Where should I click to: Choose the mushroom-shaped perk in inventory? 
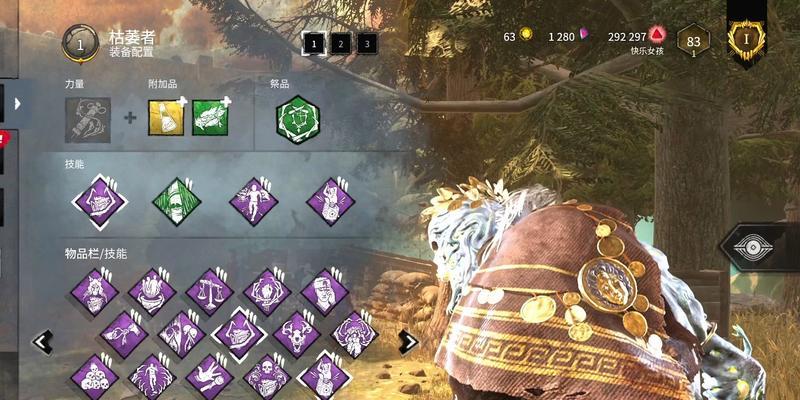pyautogui.click(x=352, y=334)
